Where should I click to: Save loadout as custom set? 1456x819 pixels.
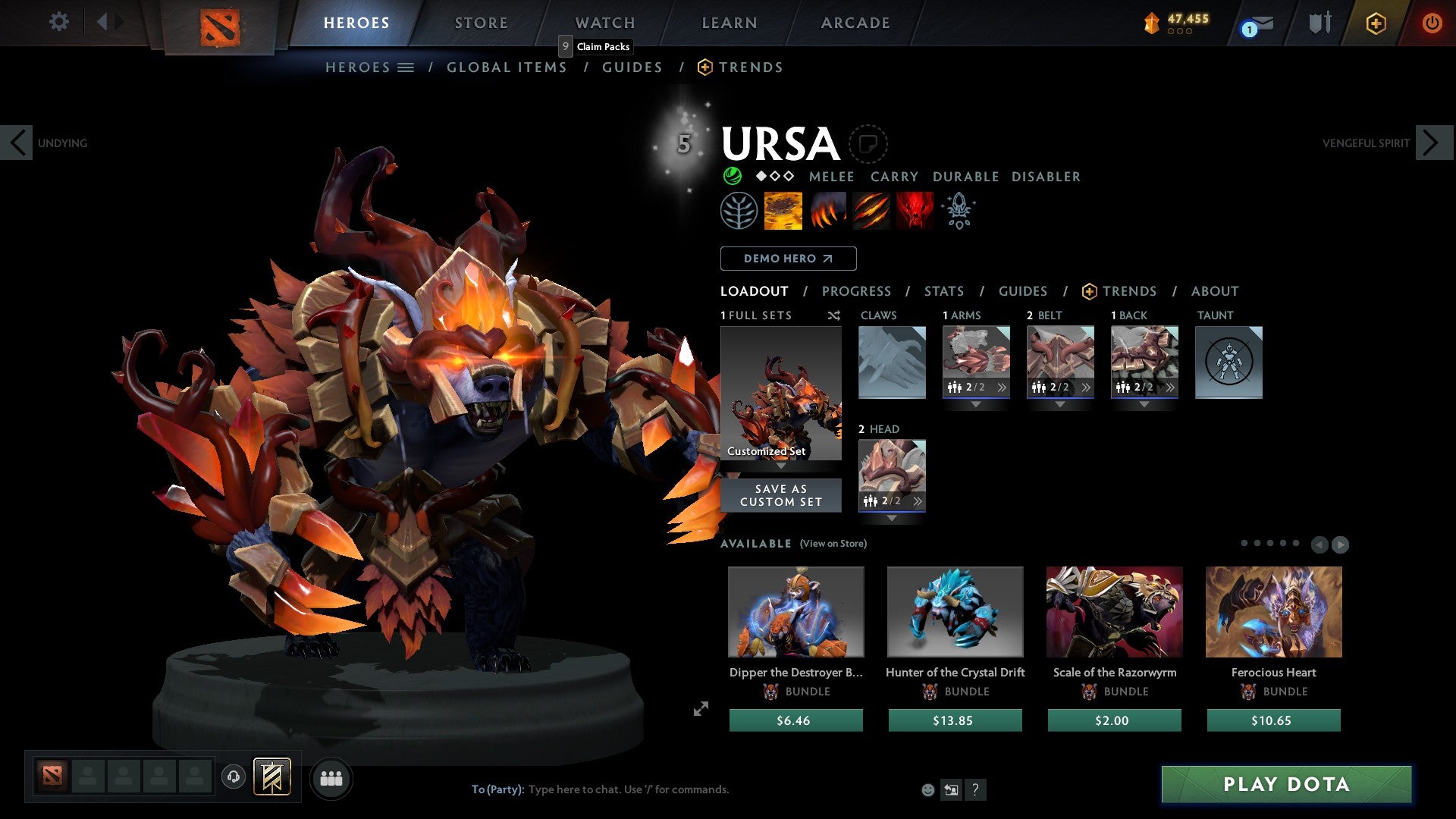780,495
